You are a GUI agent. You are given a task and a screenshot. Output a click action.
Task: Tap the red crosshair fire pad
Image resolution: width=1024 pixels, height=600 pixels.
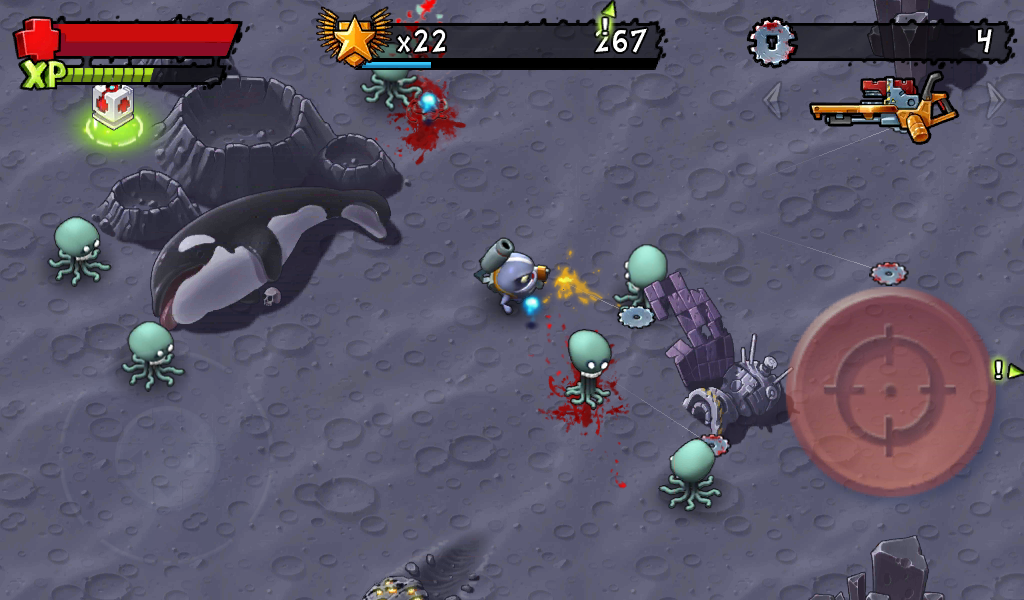click(889, 389)
